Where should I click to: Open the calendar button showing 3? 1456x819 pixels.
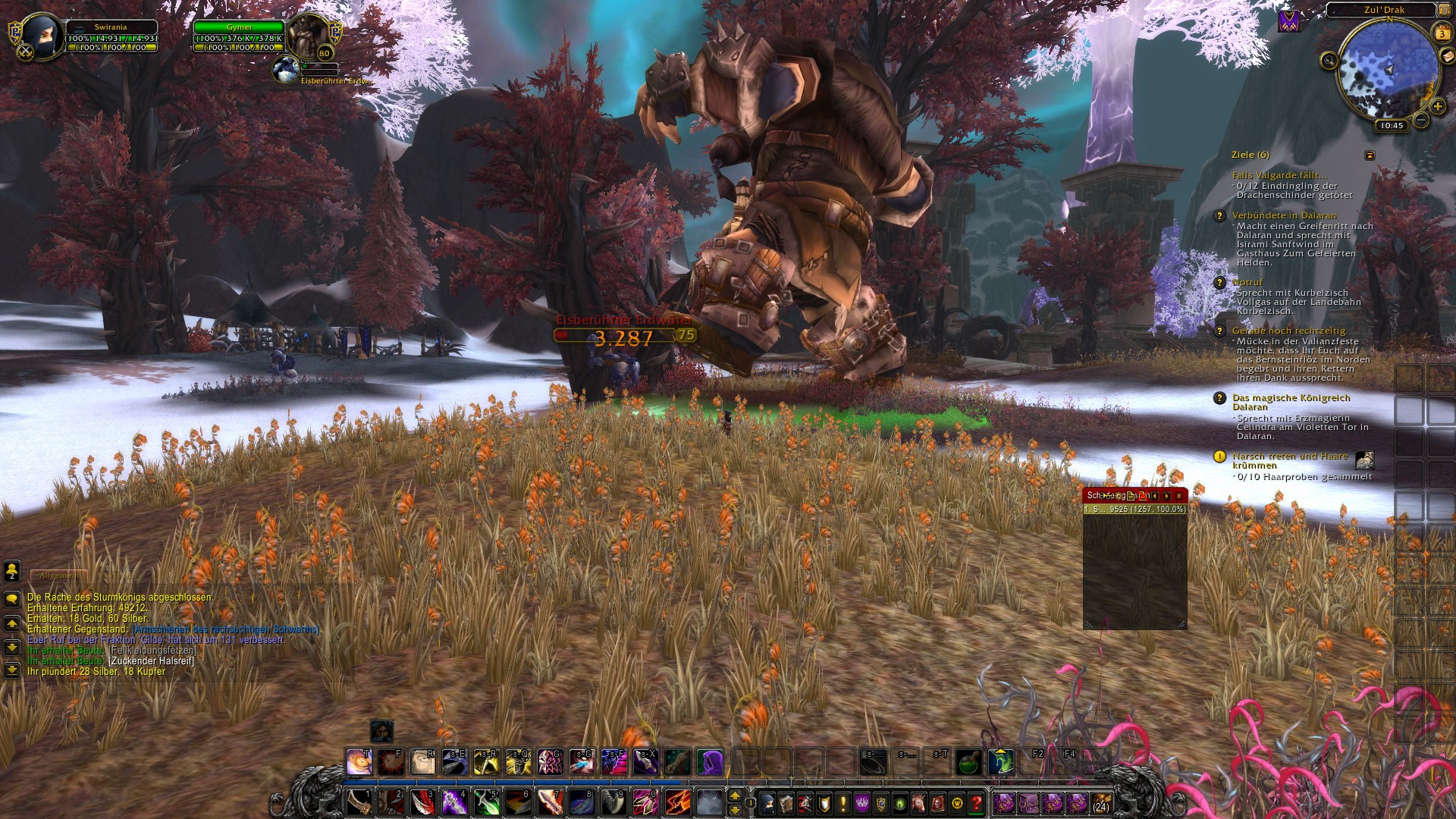point(1442,33)
